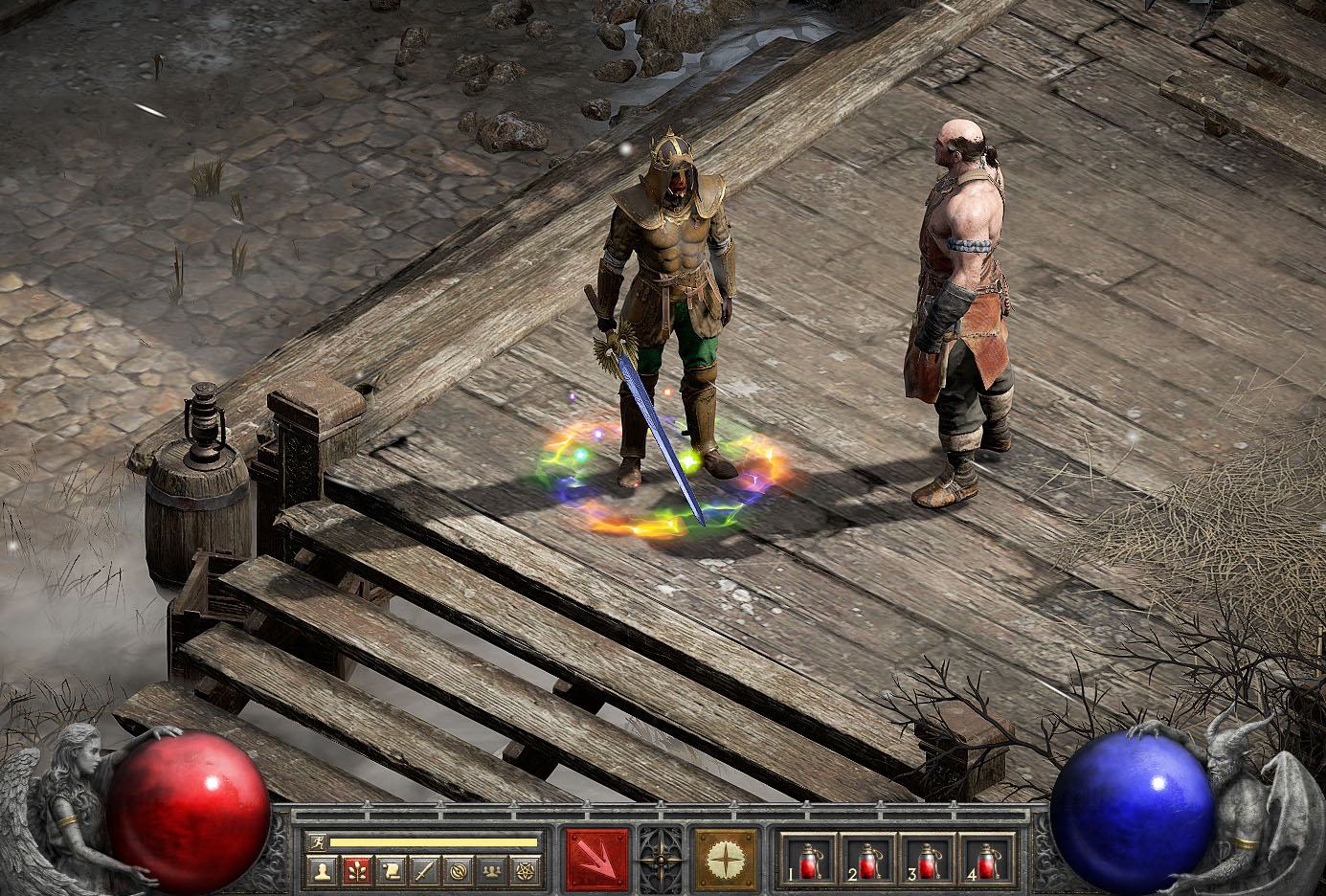This screenshot has height=896, width=1326.
Task: Click the sword icon in the mini panel
Action: 424,871
